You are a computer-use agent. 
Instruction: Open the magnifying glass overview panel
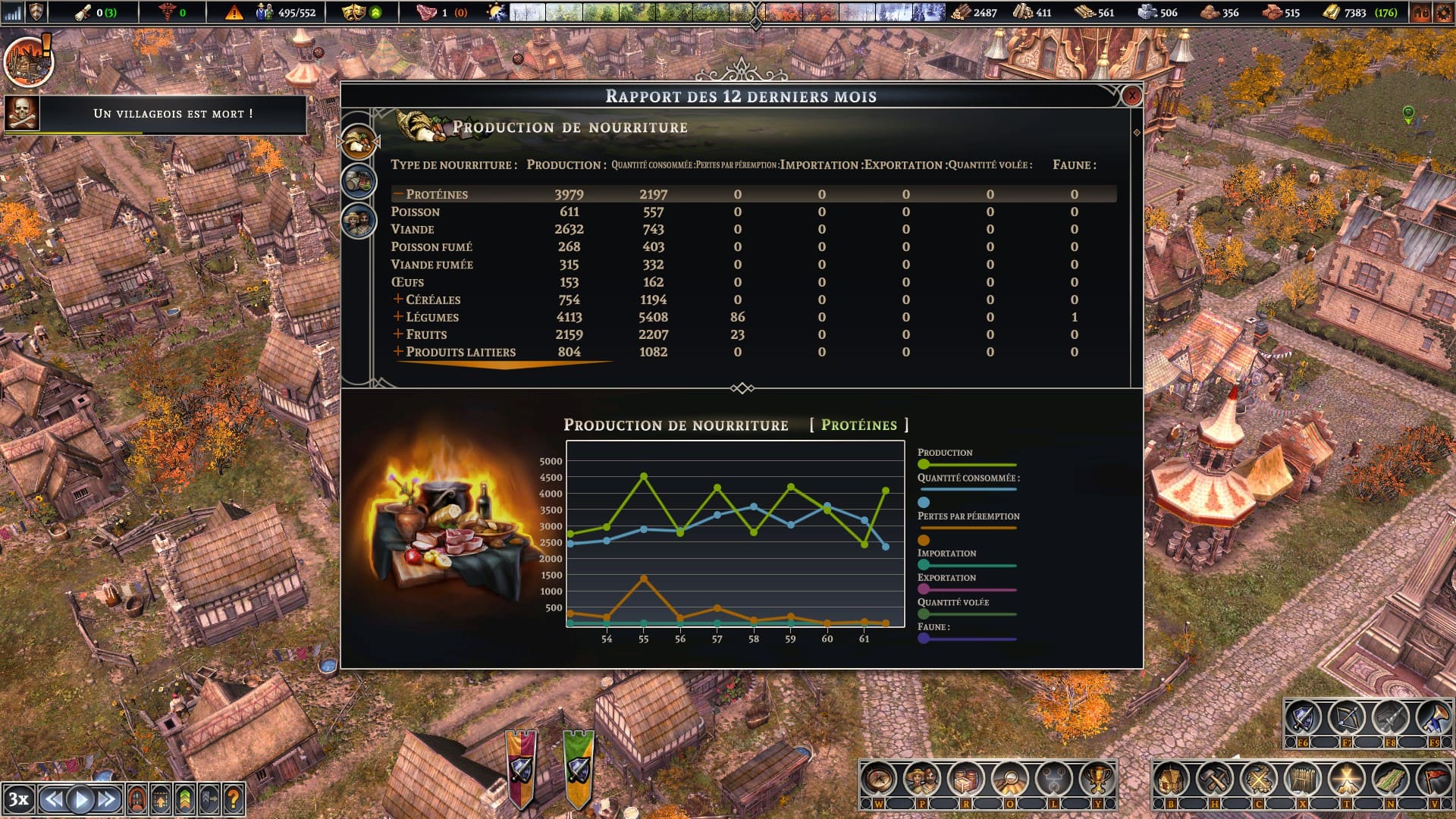click(1009, 779)
